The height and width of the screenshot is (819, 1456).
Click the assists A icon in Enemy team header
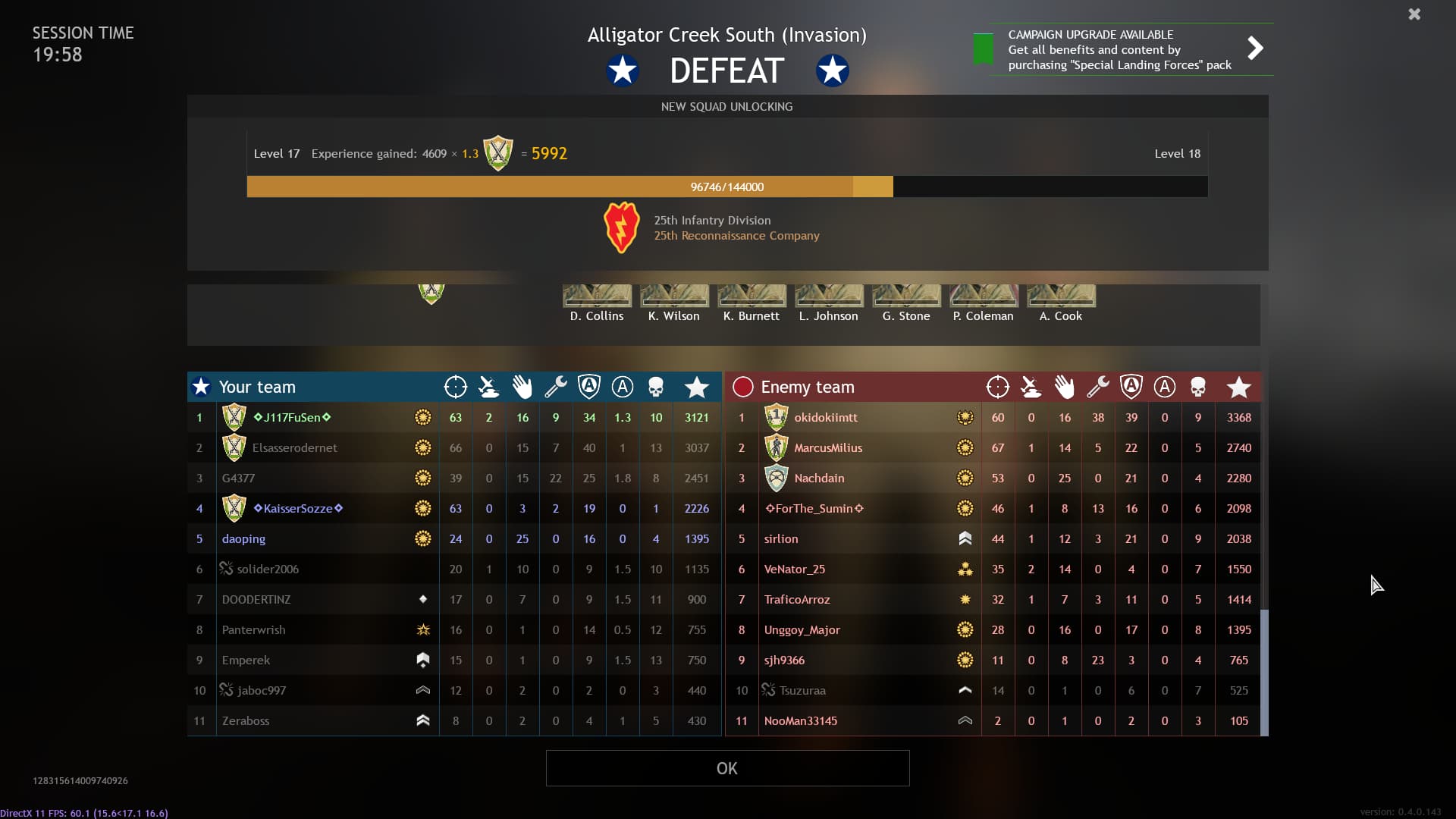pos(1165,387)
